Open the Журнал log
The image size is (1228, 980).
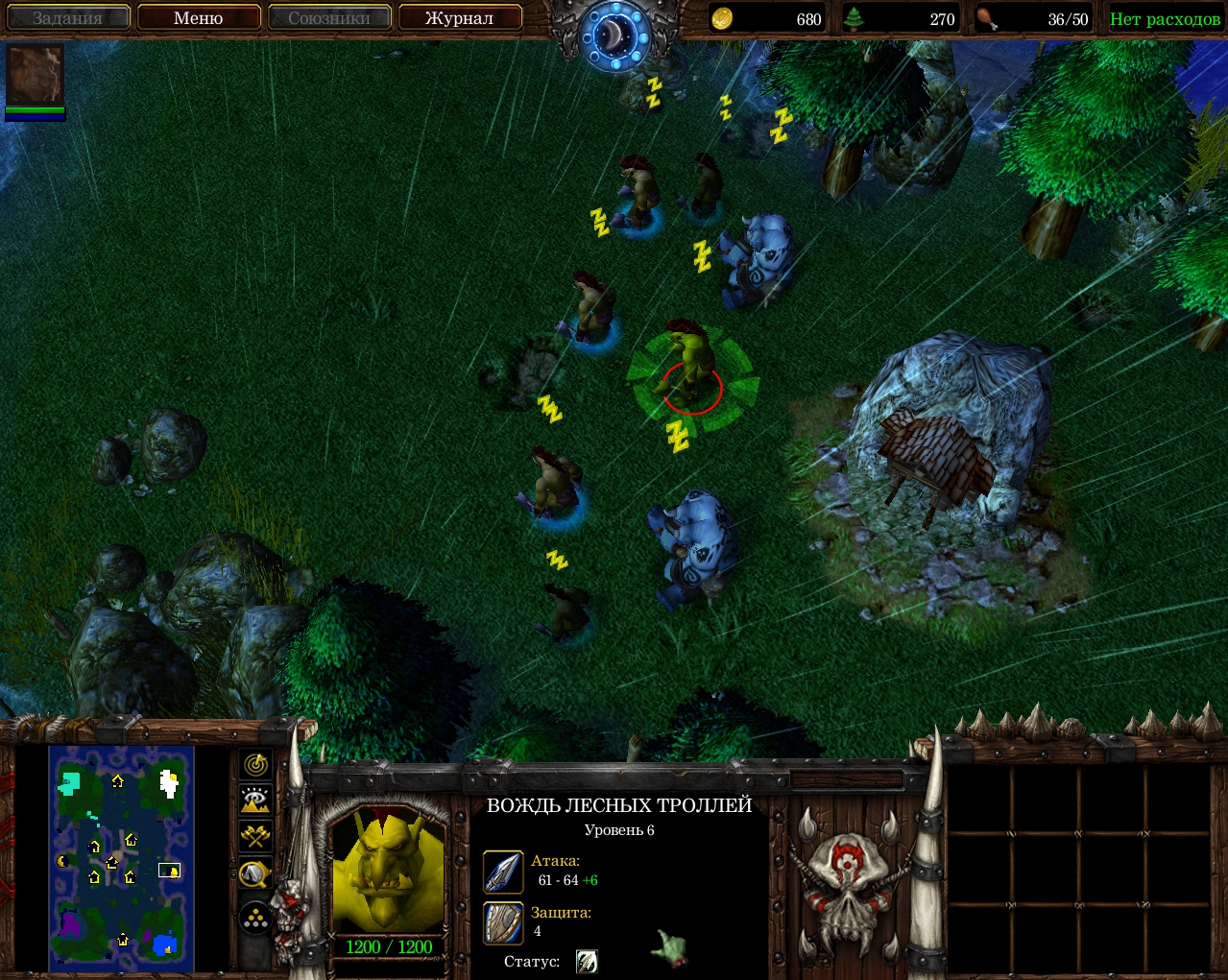click(x=459, y=18)
